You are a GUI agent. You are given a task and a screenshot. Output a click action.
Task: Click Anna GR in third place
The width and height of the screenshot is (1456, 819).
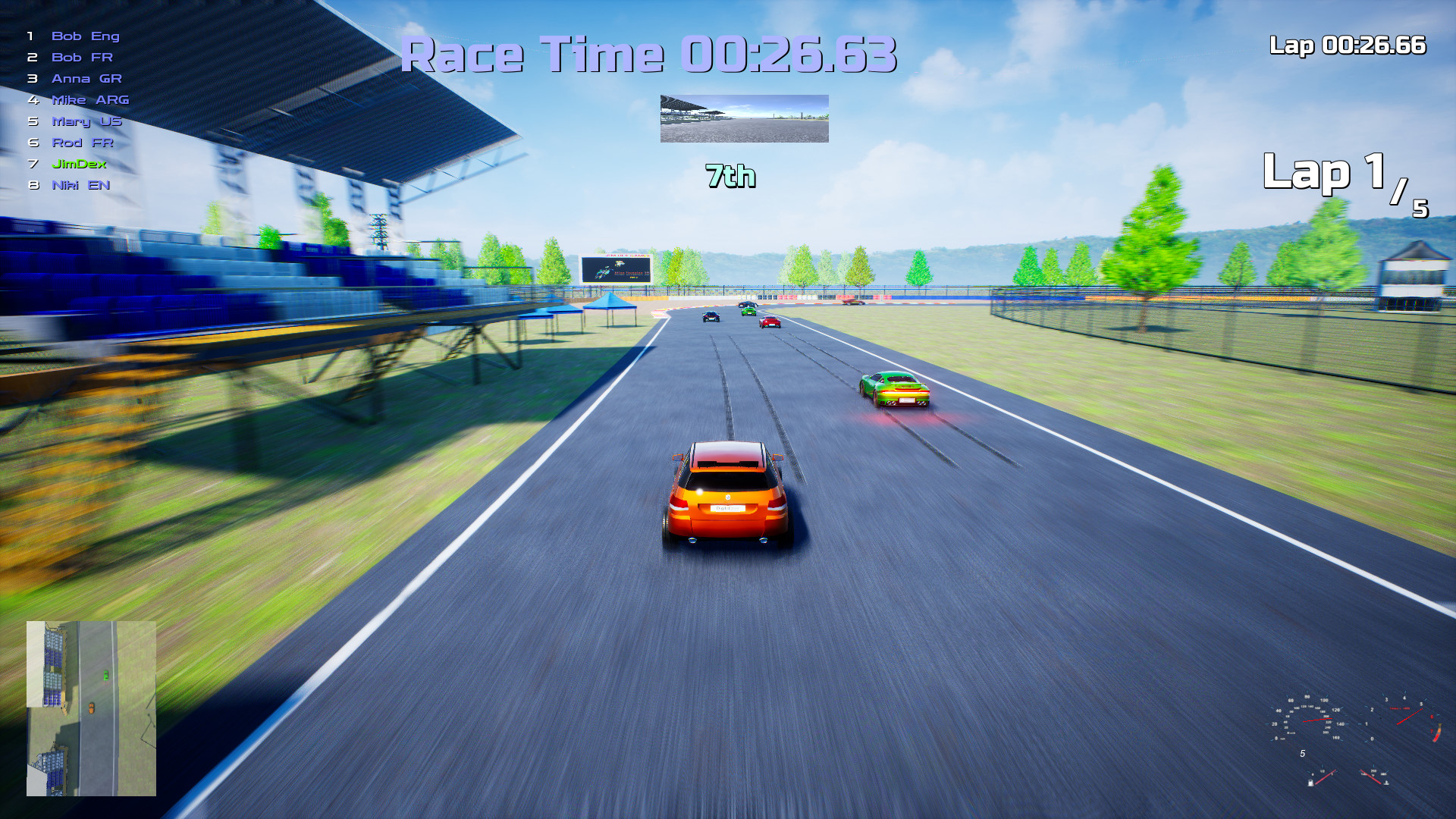(86, 78)
